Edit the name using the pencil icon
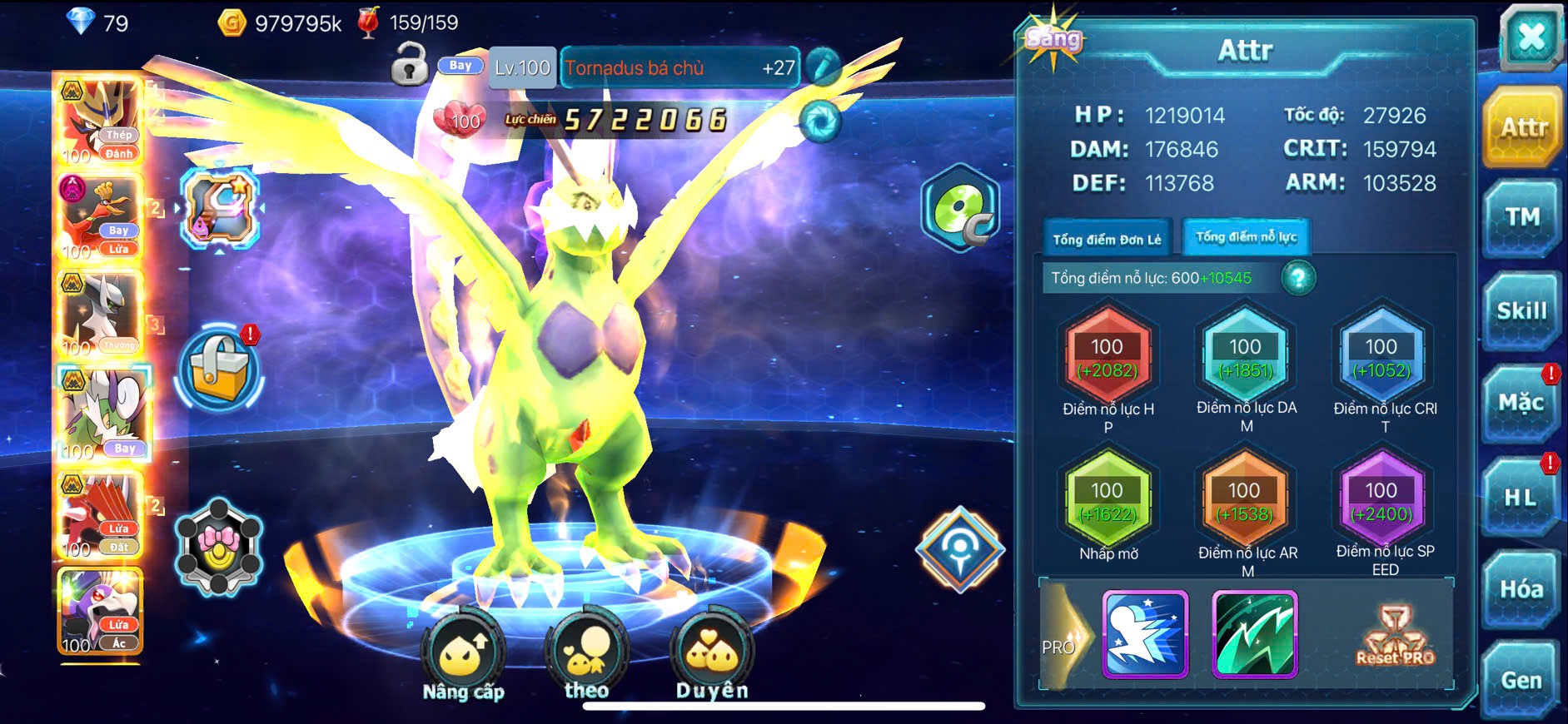 pos(823,66)
